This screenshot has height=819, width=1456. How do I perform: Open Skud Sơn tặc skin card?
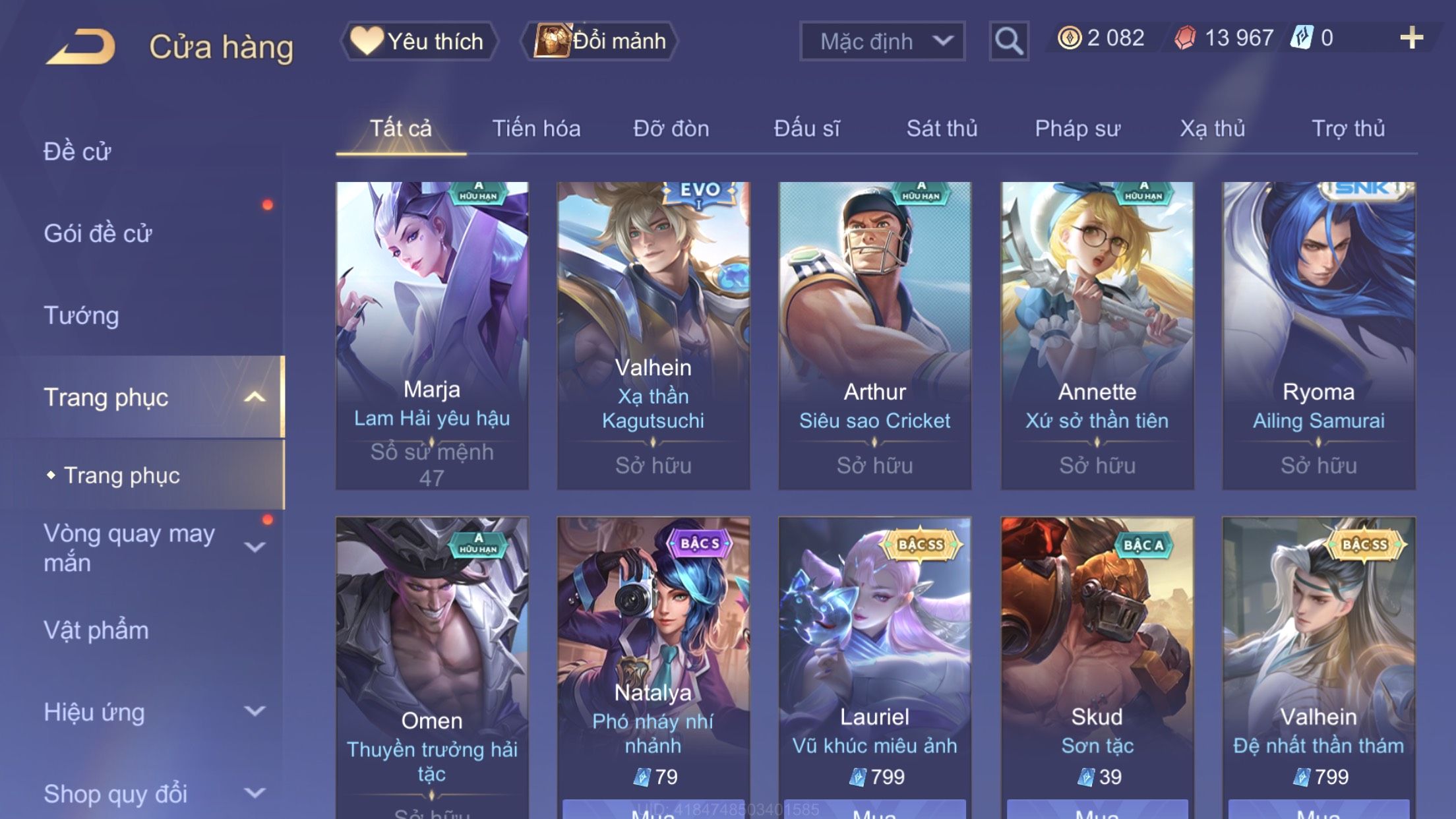pyautogui.click(x=1097, y=659)
